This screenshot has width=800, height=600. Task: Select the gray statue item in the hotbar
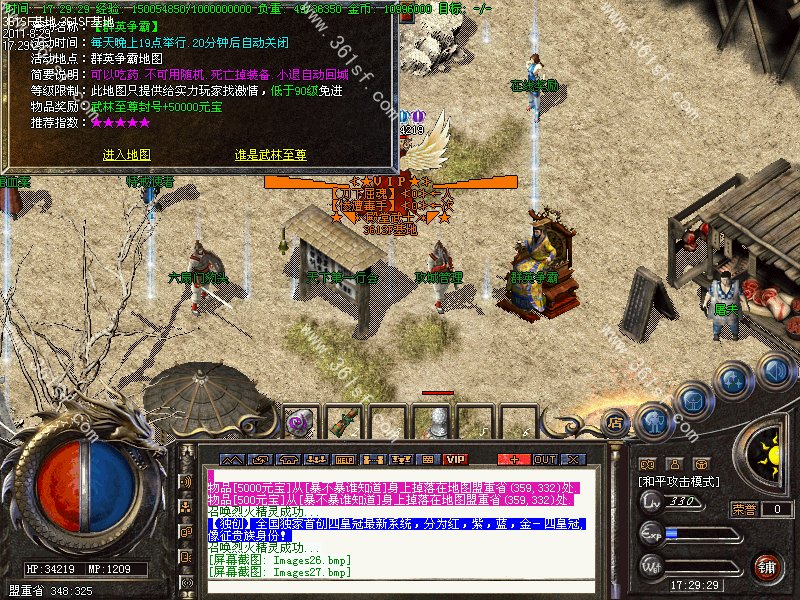pos(437,422)
